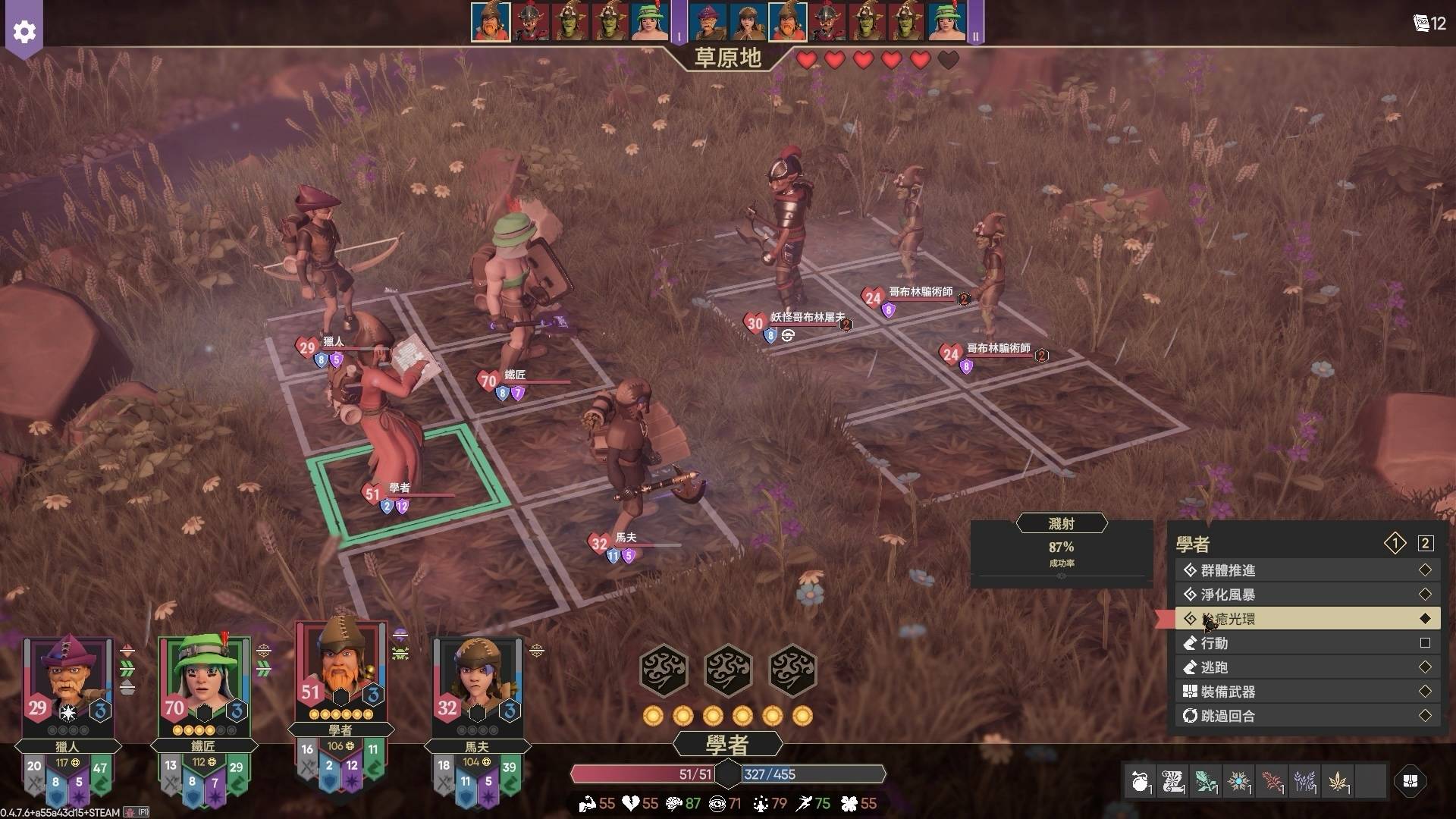Open the settings gear menu

point(24,32)
